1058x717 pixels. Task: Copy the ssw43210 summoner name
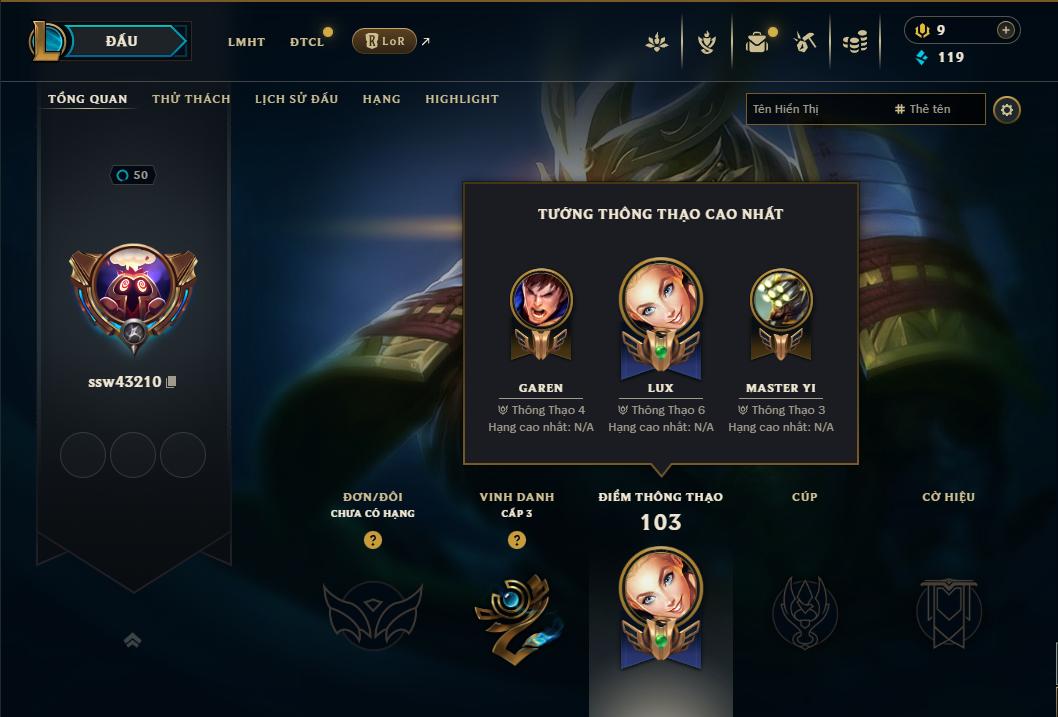[171, 382]
